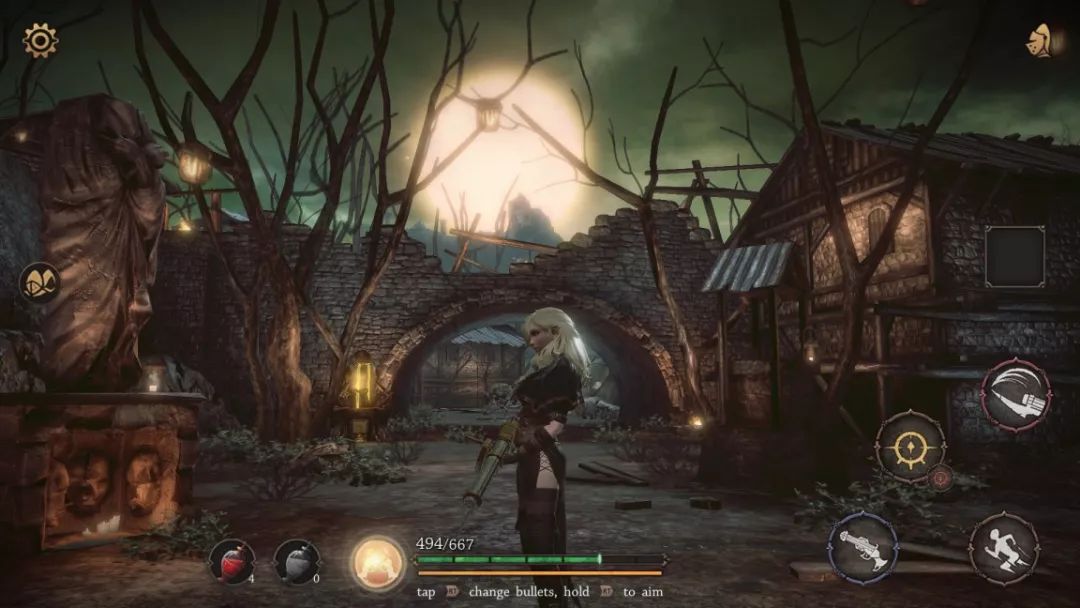Select the grey potion with zero count
Screen dimensions: 1080x608
(296, 561)
